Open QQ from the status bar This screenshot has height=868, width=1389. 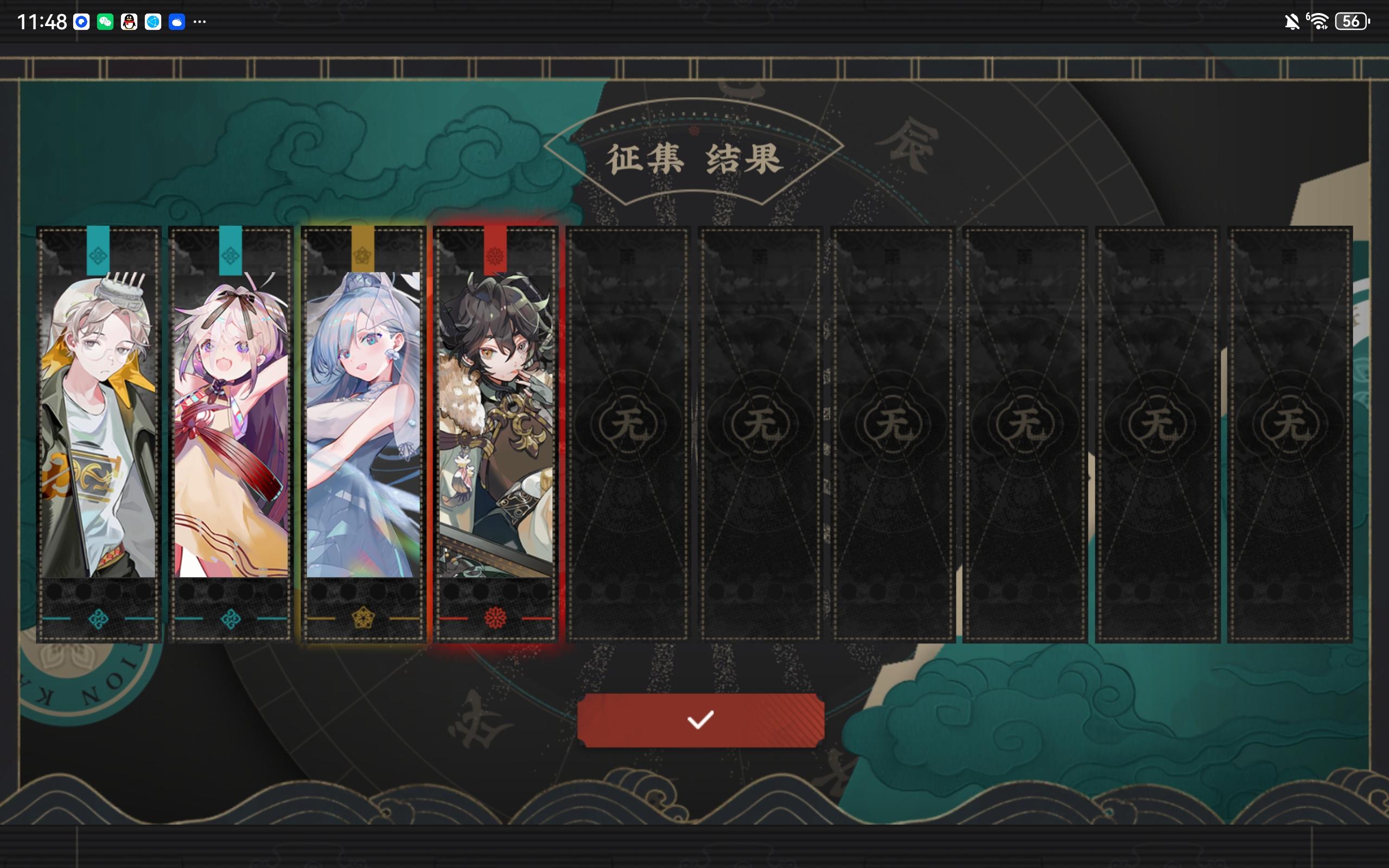coord(129,22)
